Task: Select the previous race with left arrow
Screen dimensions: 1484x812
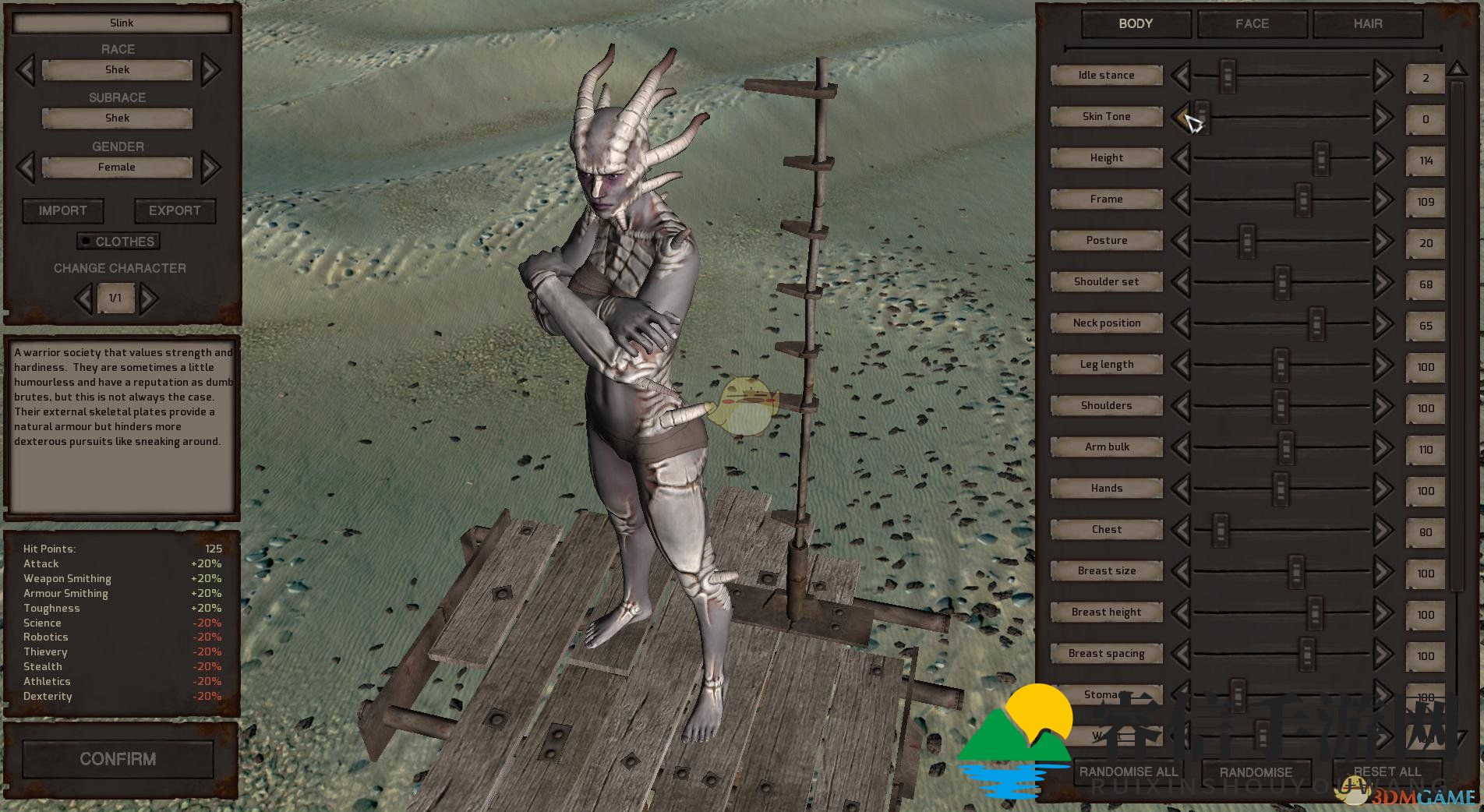Action: [x=26, y=70]
